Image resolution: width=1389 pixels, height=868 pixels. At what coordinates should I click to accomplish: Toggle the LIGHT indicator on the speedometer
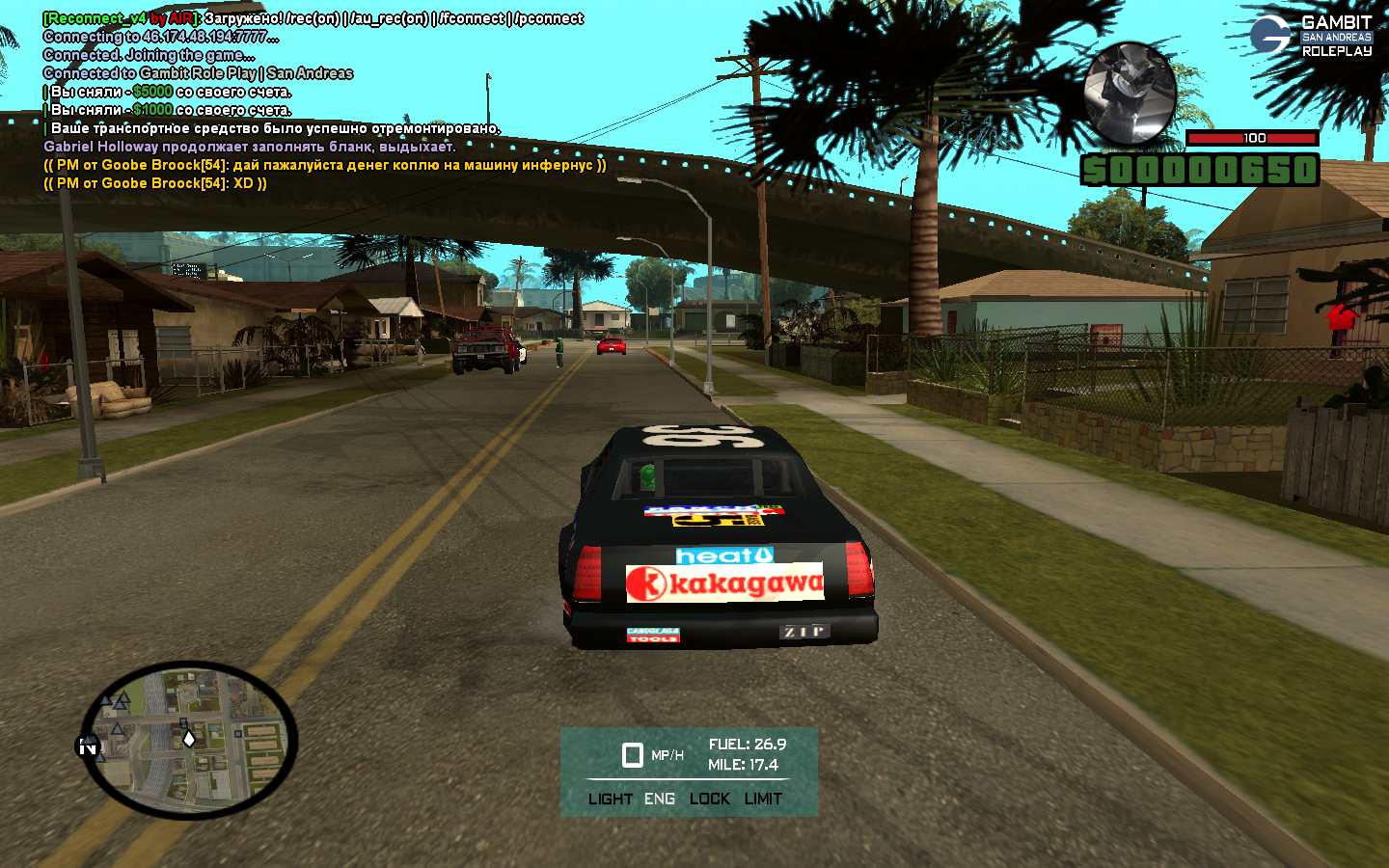(x=610, y=799)
